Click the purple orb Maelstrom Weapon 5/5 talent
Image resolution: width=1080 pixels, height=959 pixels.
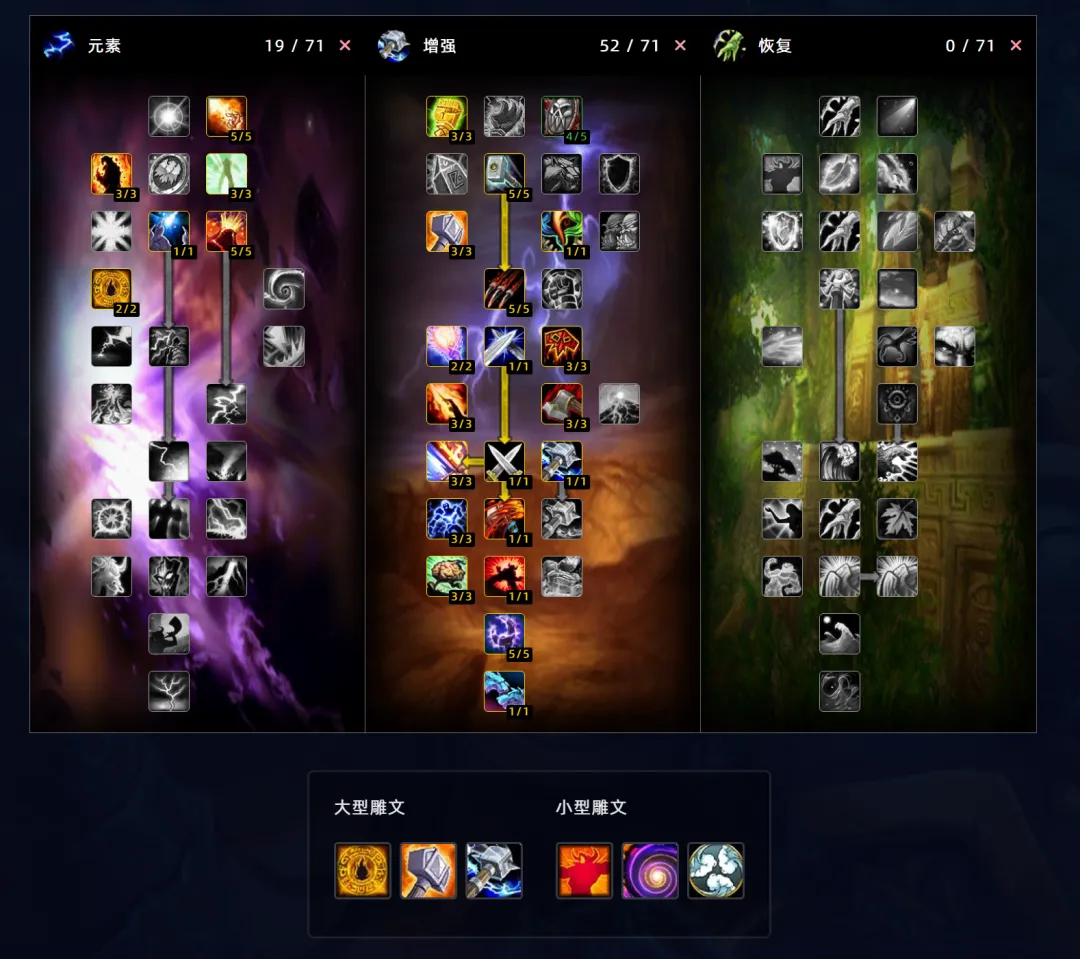(x=504, y=634)
